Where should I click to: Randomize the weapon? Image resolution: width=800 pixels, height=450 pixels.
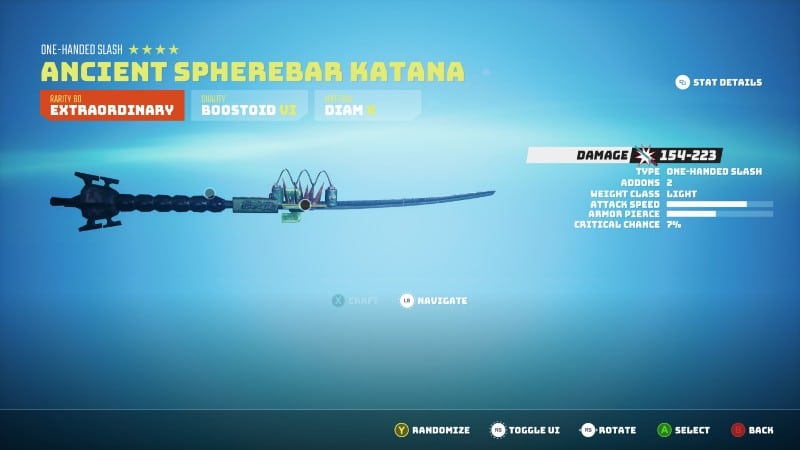(431, 430)
